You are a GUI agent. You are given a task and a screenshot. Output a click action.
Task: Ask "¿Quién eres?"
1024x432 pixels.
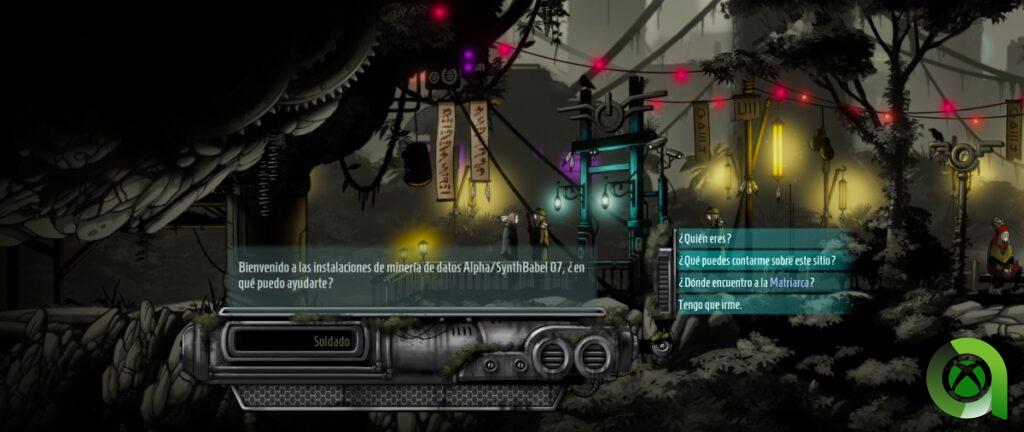pyautogui.click(x=705, y=238)
